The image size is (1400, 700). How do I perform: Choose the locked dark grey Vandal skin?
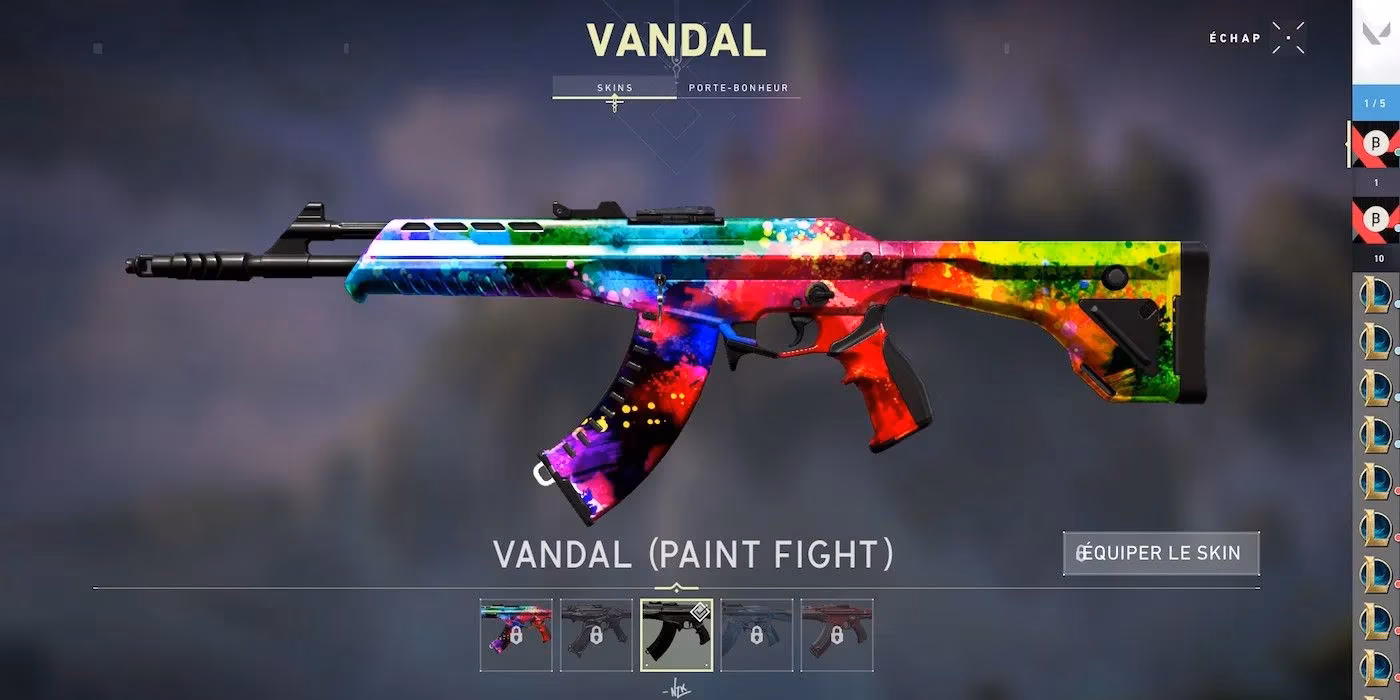596,634
